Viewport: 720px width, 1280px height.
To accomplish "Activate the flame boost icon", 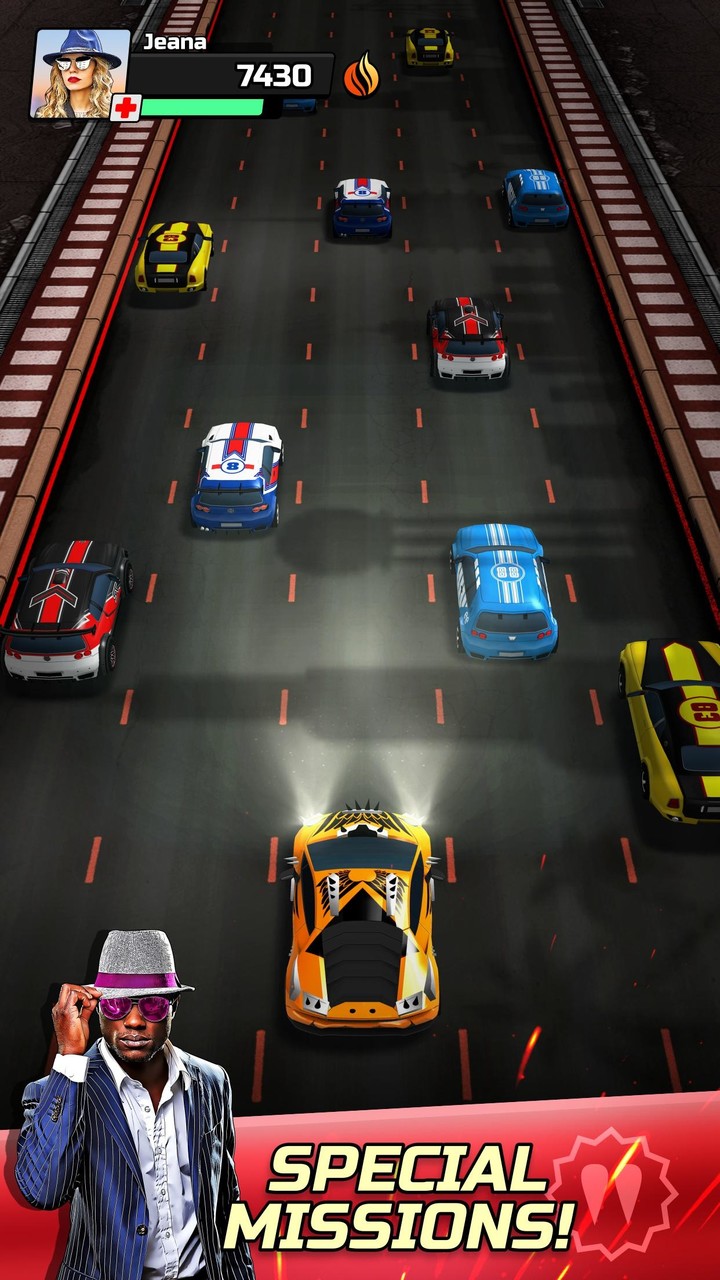I will point(362,75).
